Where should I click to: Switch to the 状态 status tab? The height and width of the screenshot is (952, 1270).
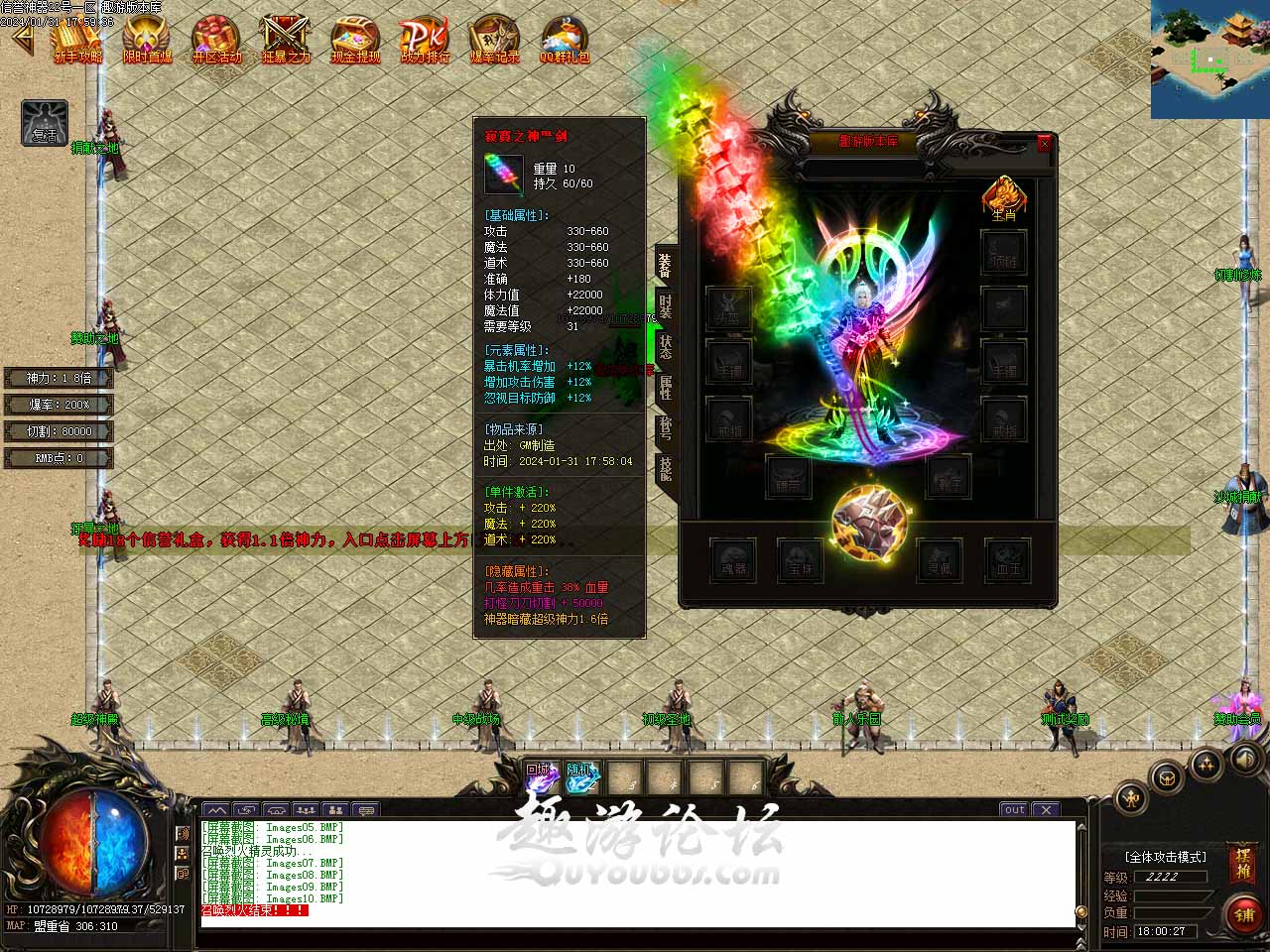tap(665, 347)
